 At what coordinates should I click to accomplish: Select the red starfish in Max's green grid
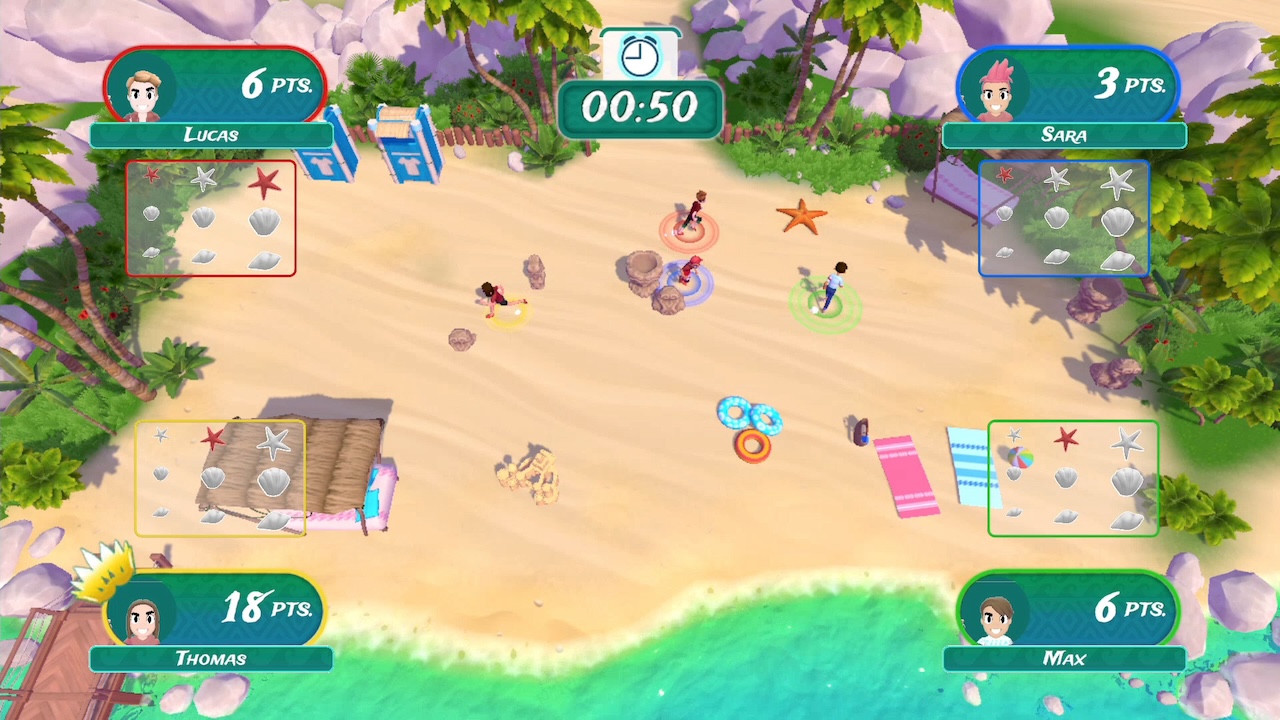[1066, 438]
